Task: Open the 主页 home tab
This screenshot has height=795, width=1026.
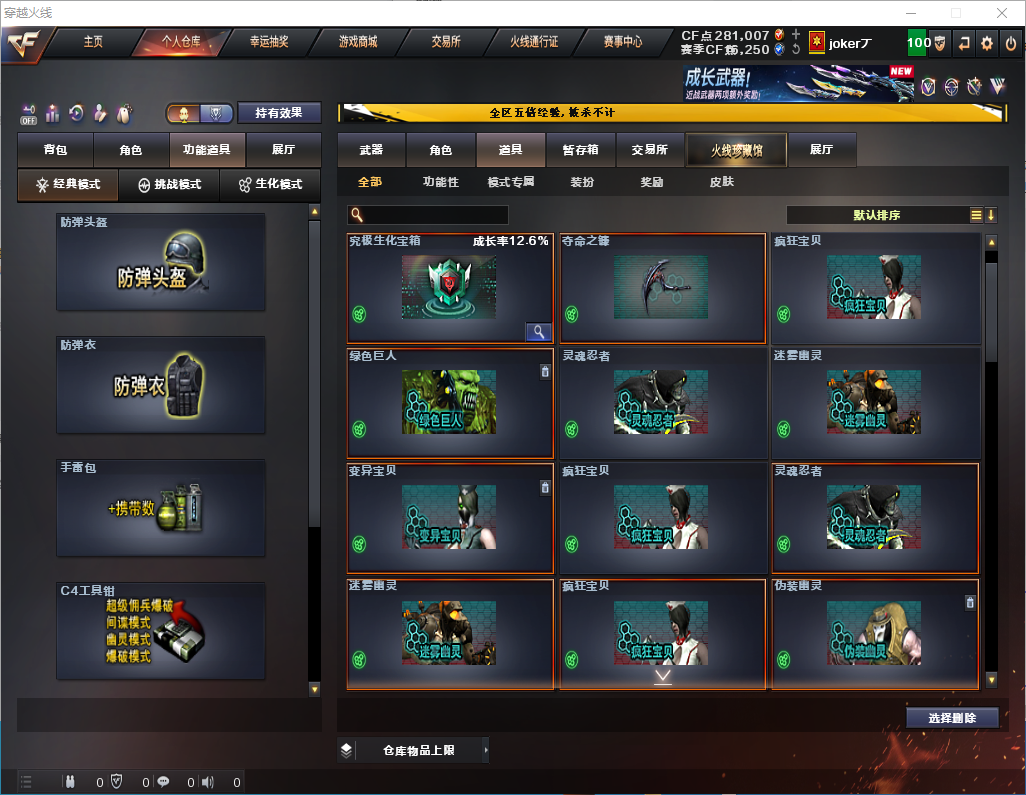Action: (93, 42)
